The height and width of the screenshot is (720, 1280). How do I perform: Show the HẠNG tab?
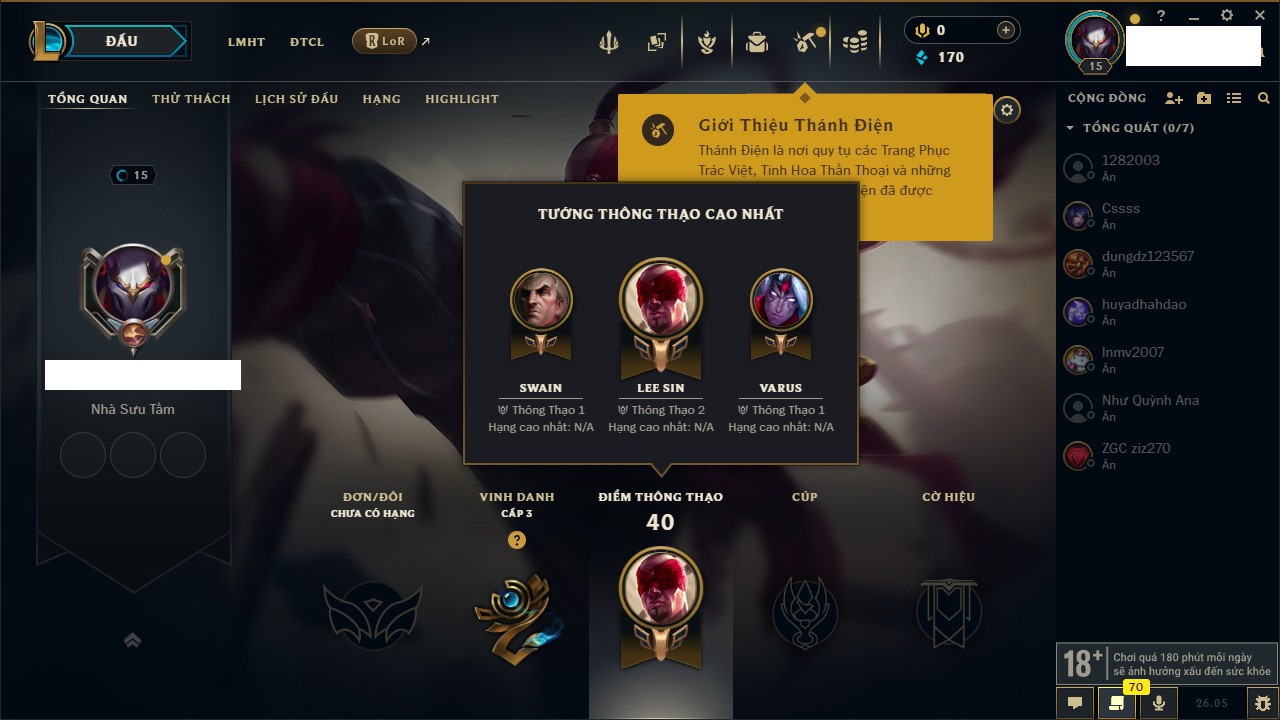pos(381,99)
